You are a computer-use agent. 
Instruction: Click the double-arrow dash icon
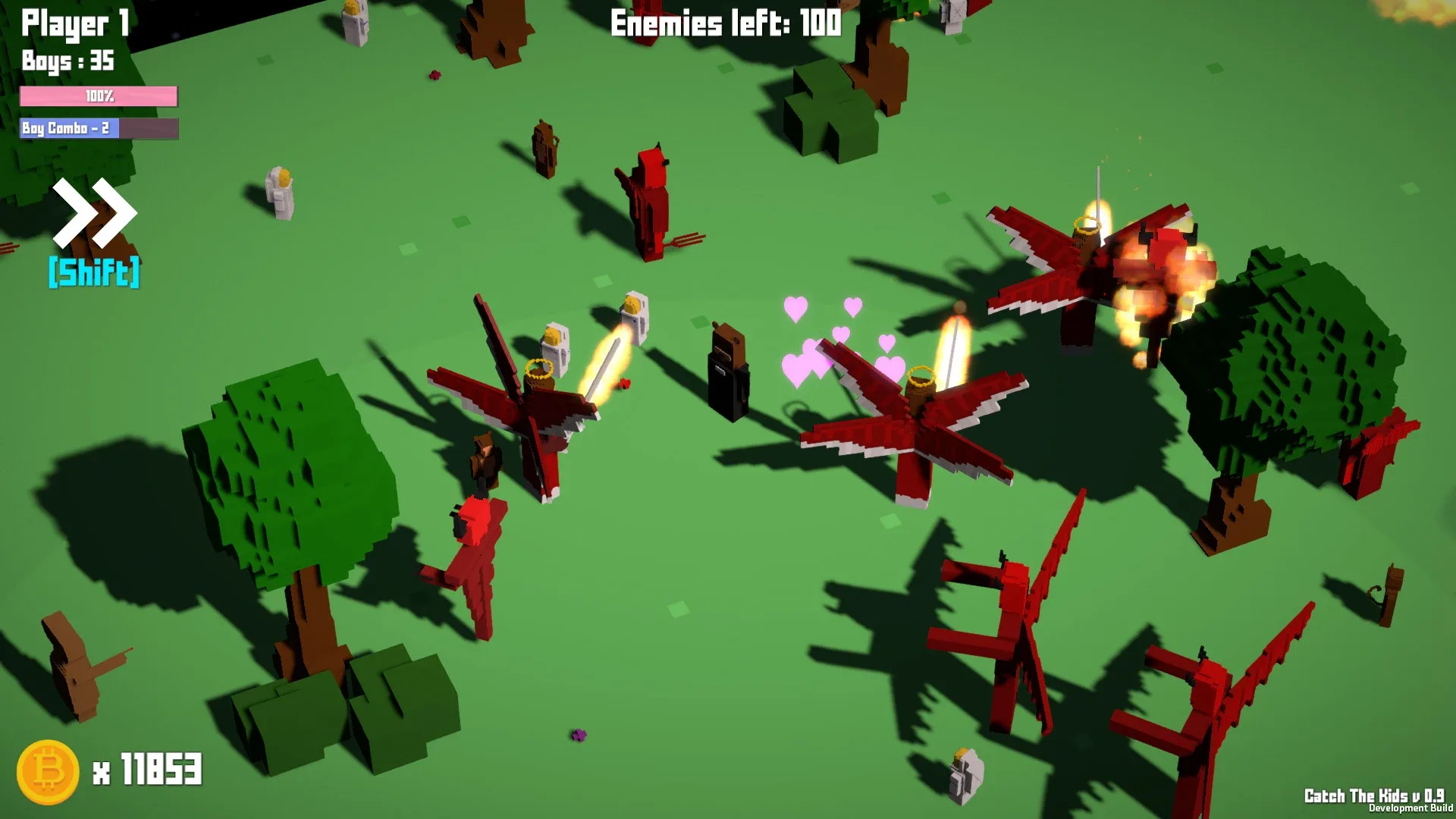click(x=93, y=212)
